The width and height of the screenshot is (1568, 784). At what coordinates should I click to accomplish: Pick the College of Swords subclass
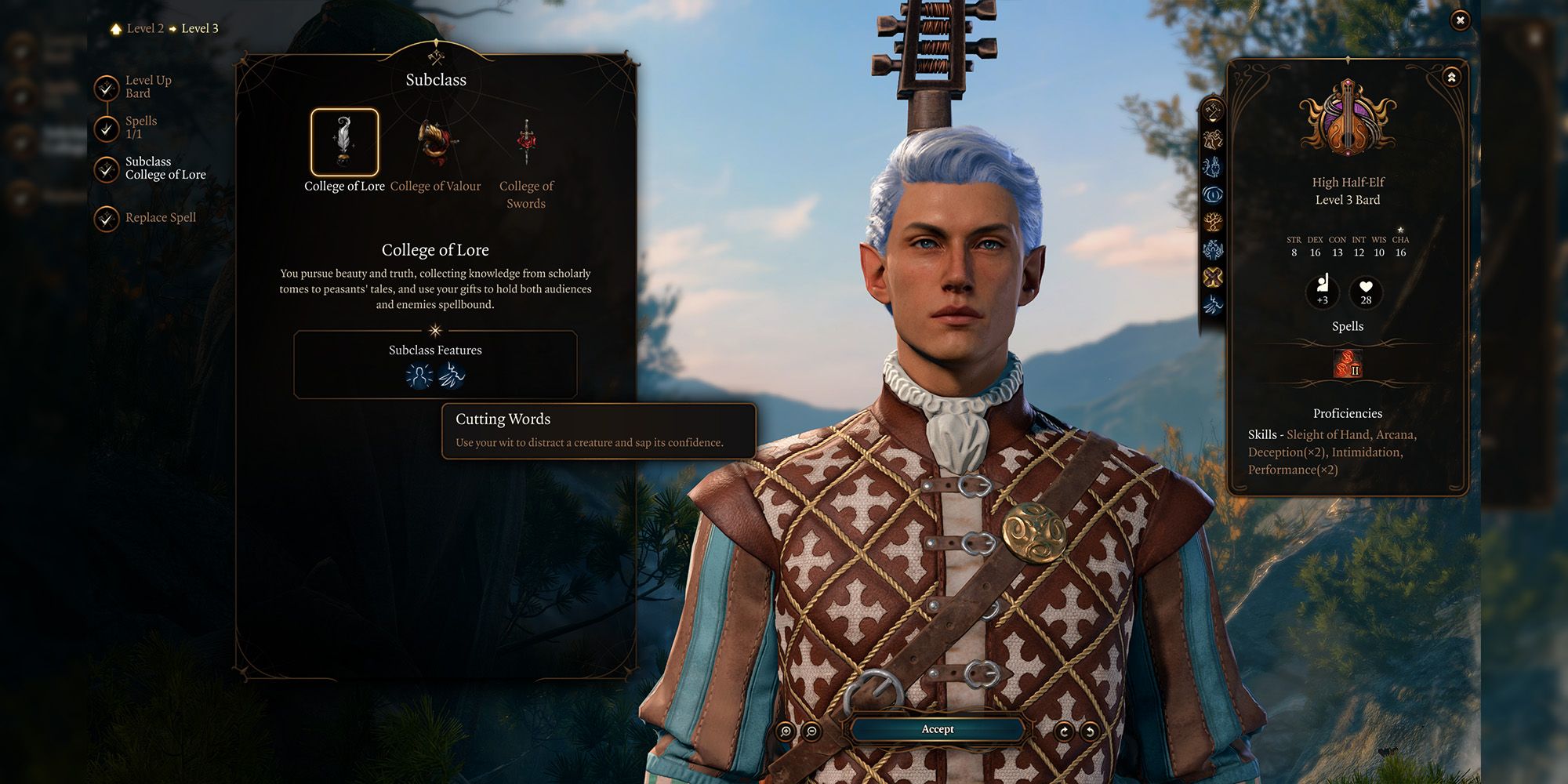coord(526,143)
